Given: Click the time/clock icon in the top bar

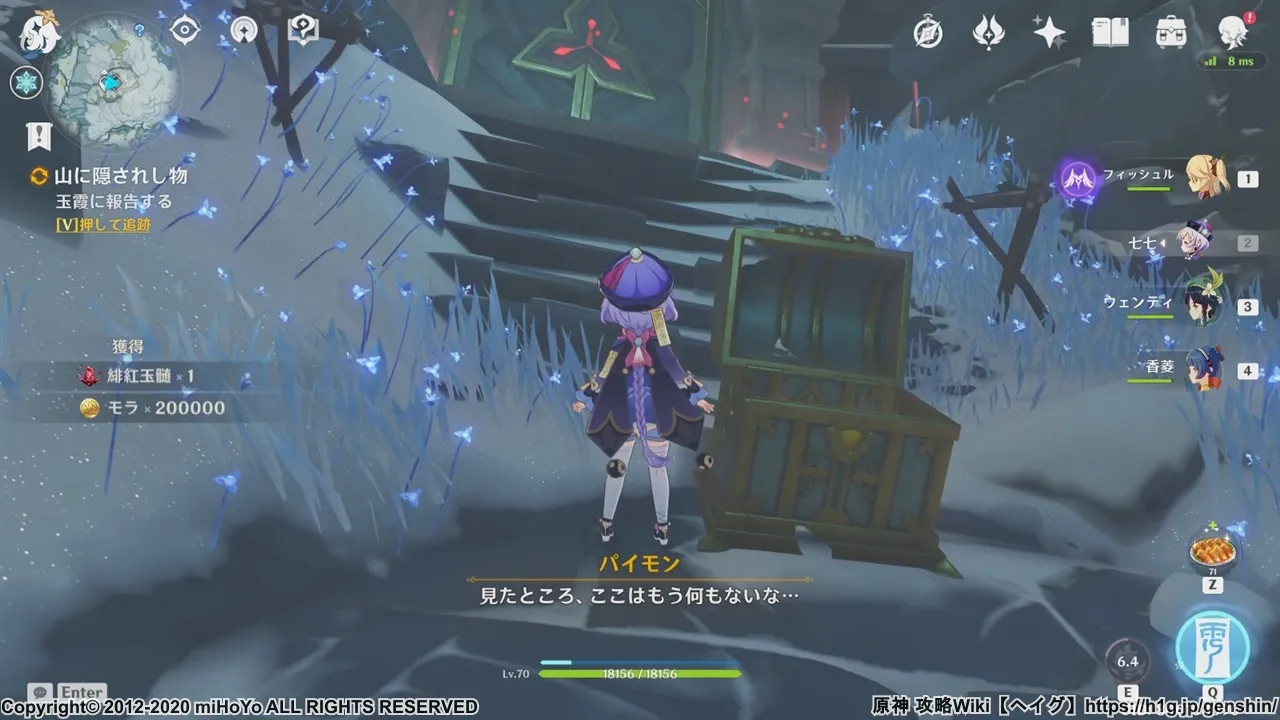Looking at the screenshot, I should pos(928,33).
